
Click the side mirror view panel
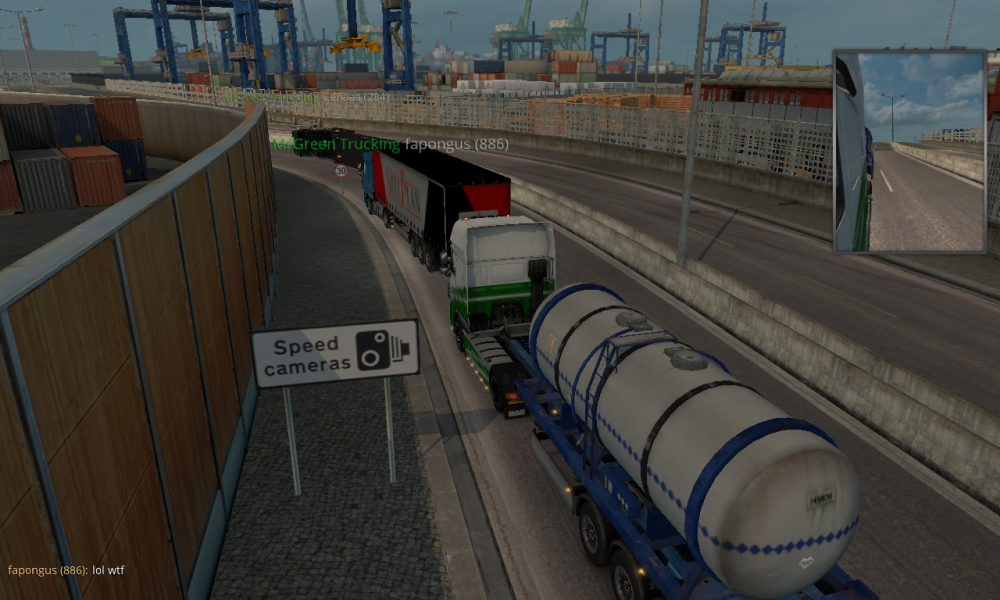[x=910, y=151]
